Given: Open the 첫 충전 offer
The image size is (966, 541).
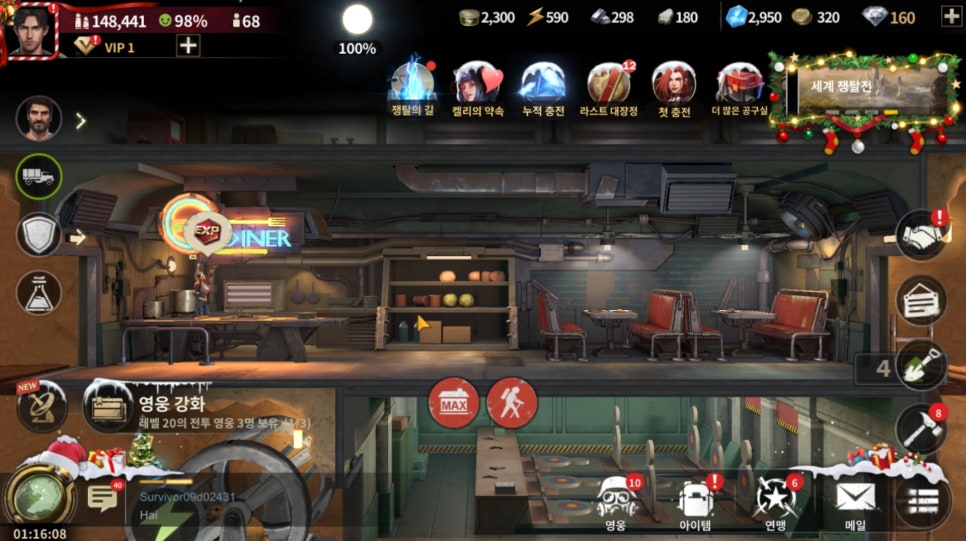Looking at the screenshot, I should click(x=673, y=84).
